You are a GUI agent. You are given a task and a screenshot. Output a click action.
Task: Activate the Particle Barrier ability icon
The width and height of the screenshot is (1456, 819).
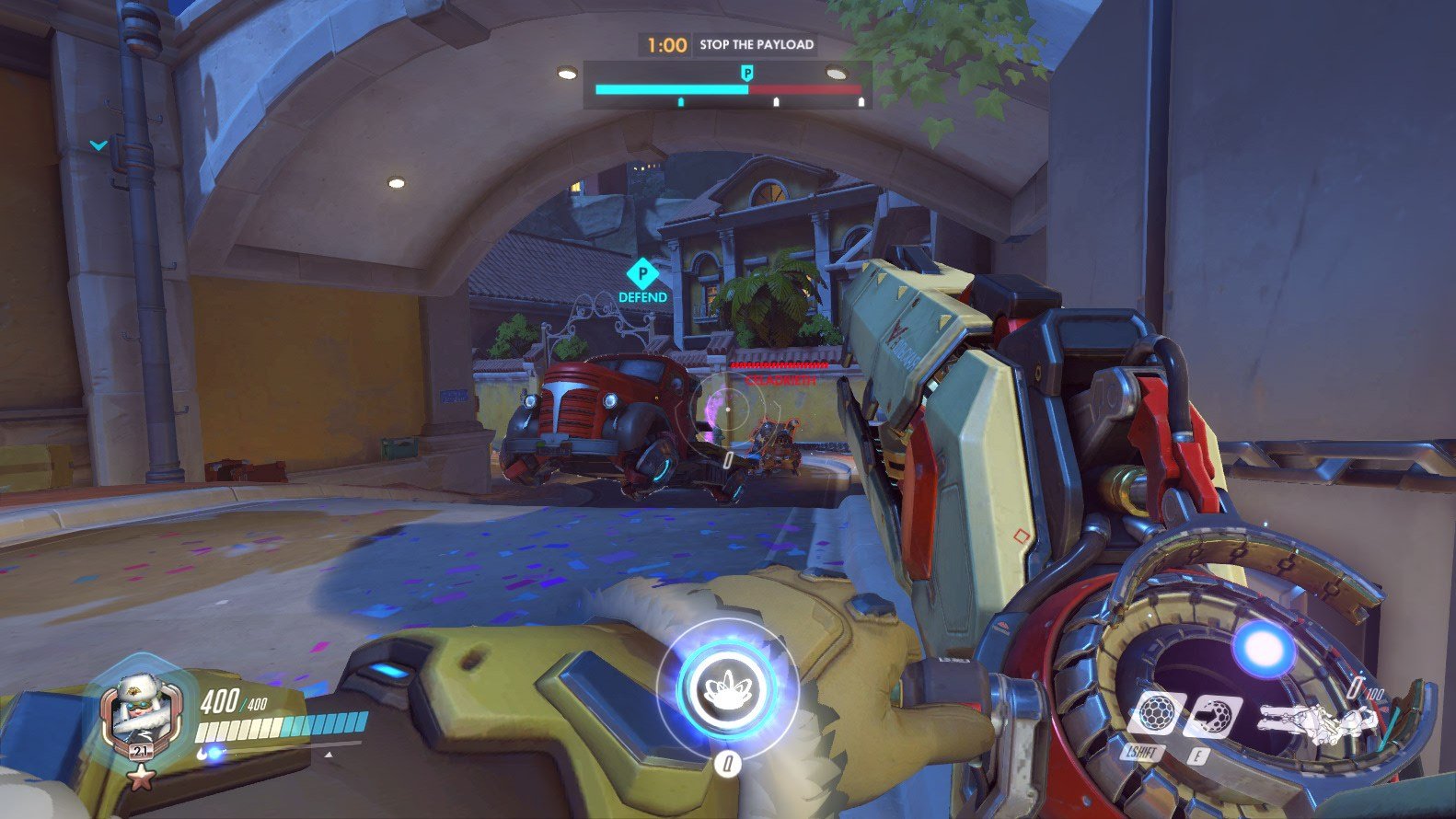point(1154,716)
